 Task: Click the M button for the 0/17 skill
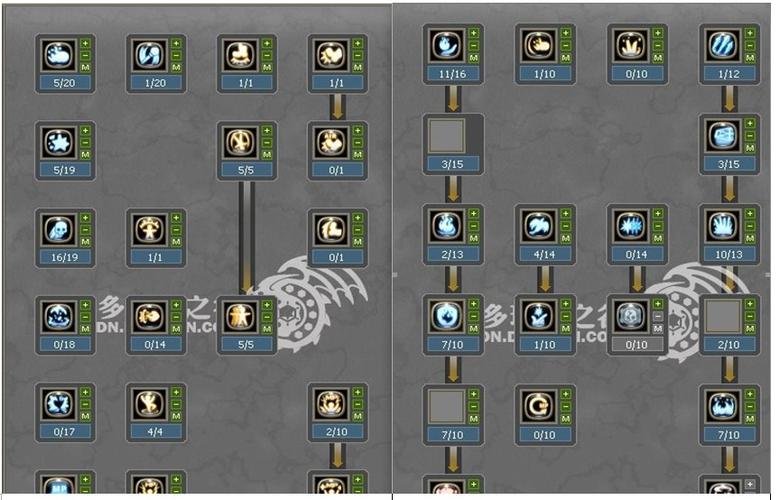tap(85, 416)
